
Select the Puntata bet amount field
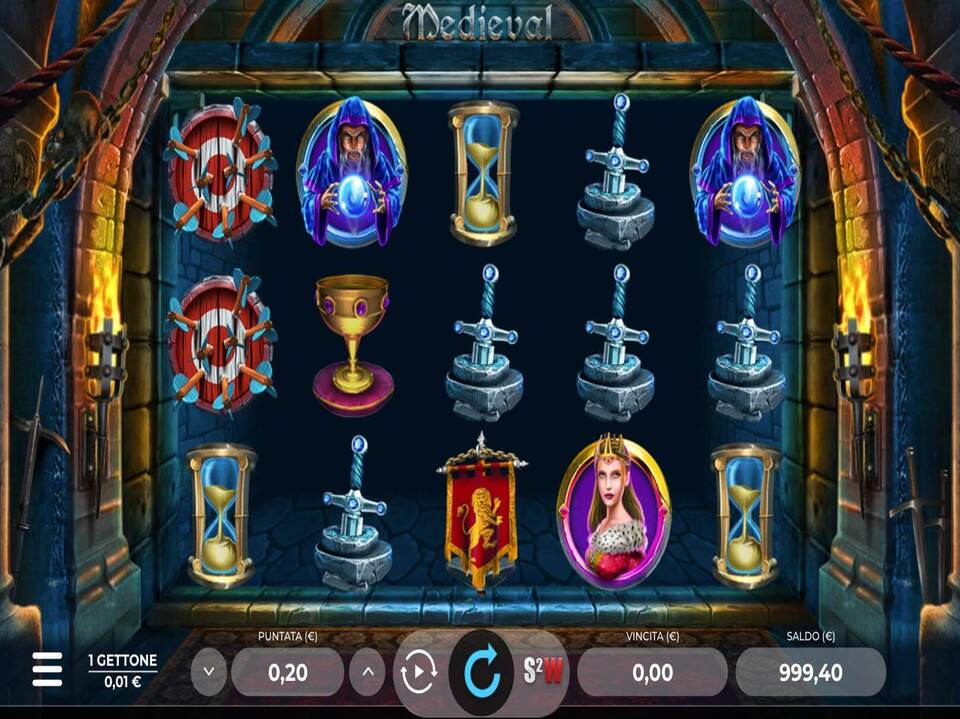point(287,672)
